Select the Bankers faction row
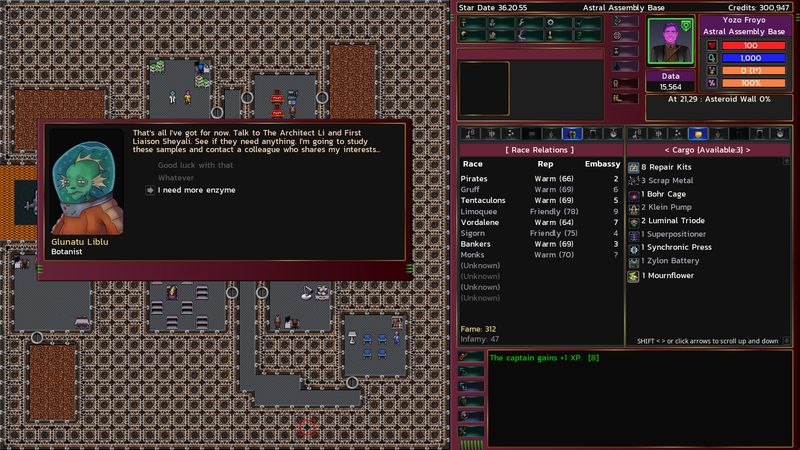The width and height of the screenshot is (800, 450). pos(477,244)
